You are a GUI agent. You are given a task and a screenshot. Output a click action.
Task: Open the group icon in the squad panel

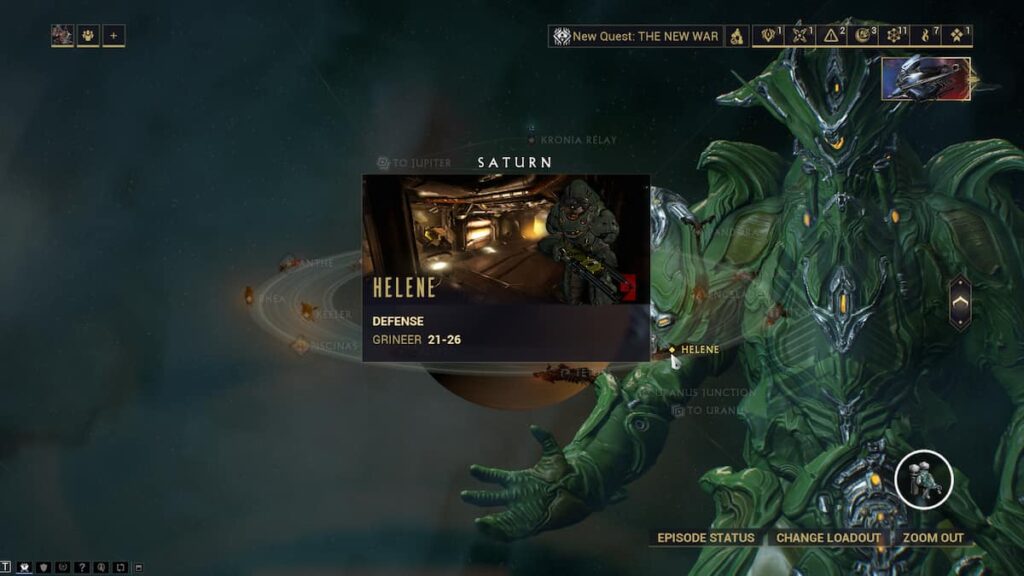[88, 36]
